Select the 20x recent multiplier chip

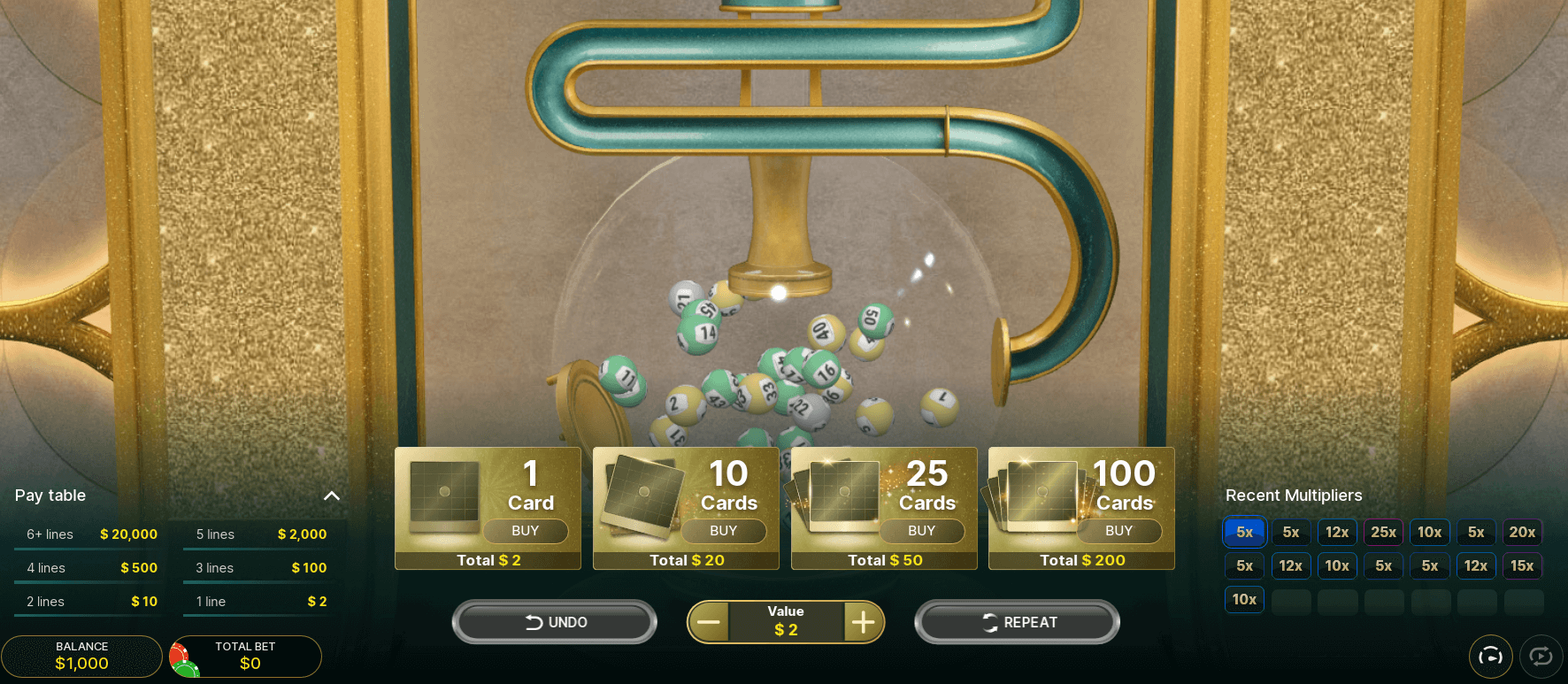point(1522,532)
